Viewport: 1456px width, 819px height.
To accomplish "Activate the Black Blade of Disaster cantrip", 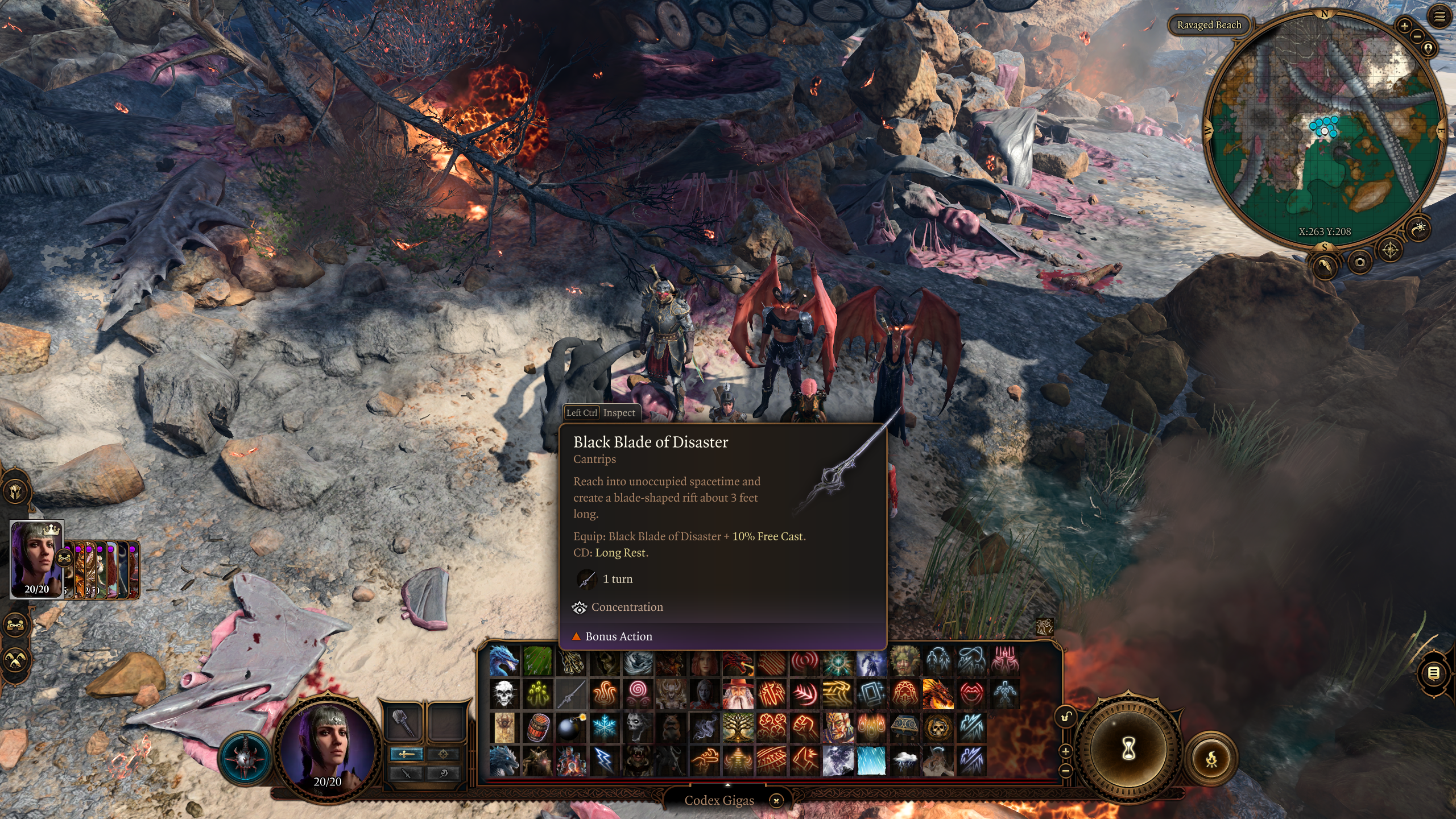I will click(570, 694).
